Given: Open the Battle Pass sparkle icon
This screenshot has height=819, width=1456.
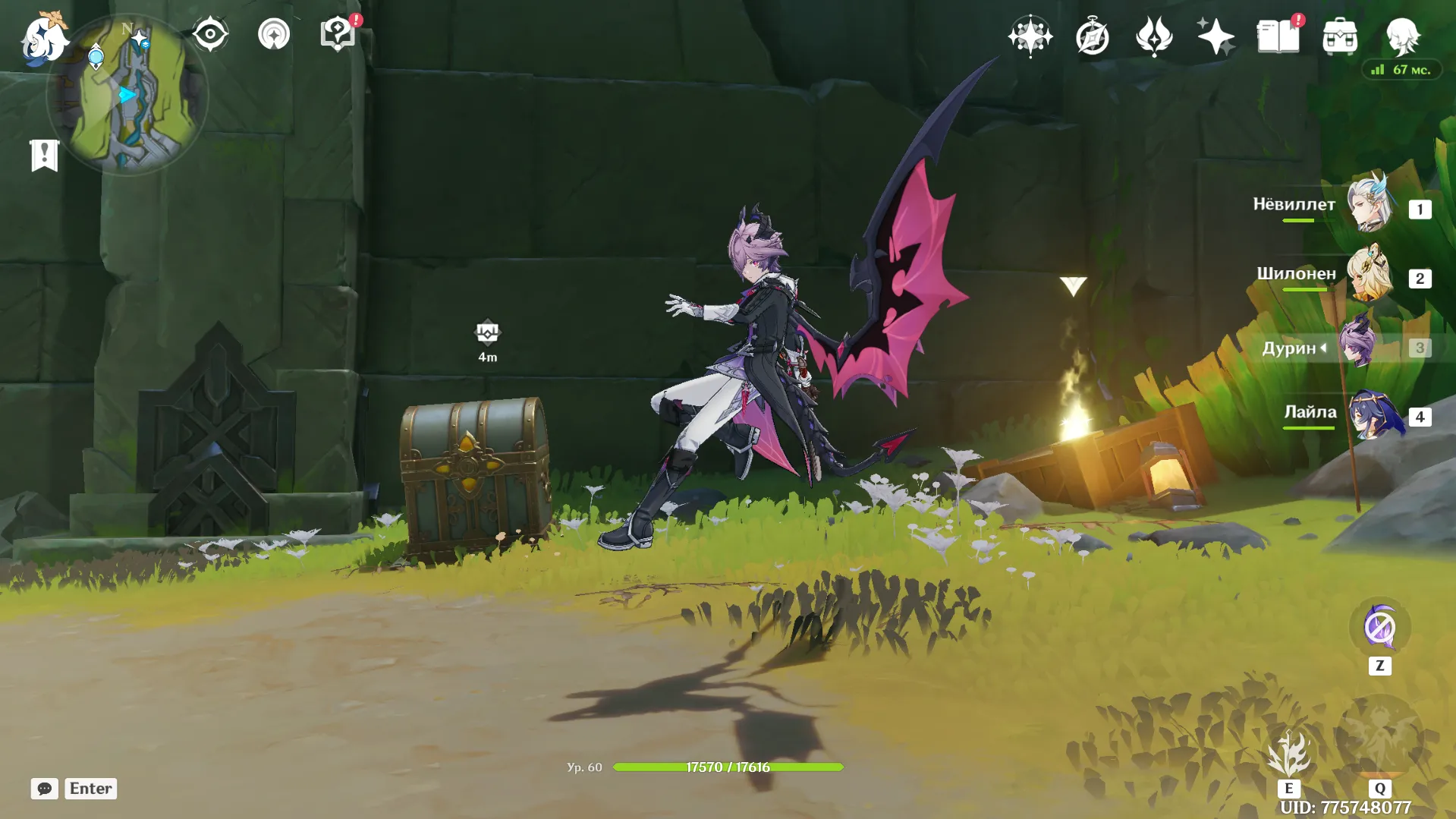Looking at the screenshot, I should click(1215, 36).
